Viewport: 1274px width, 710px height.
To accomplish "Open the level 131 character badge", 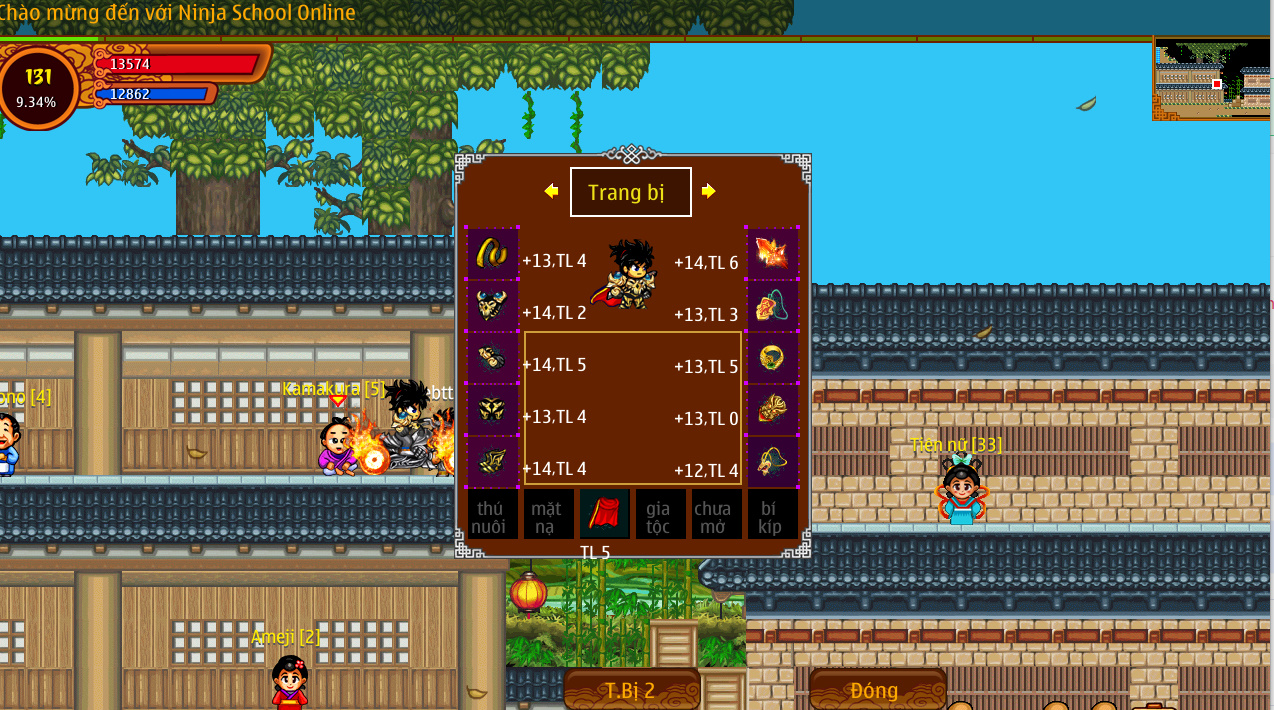I will point(39,87).
